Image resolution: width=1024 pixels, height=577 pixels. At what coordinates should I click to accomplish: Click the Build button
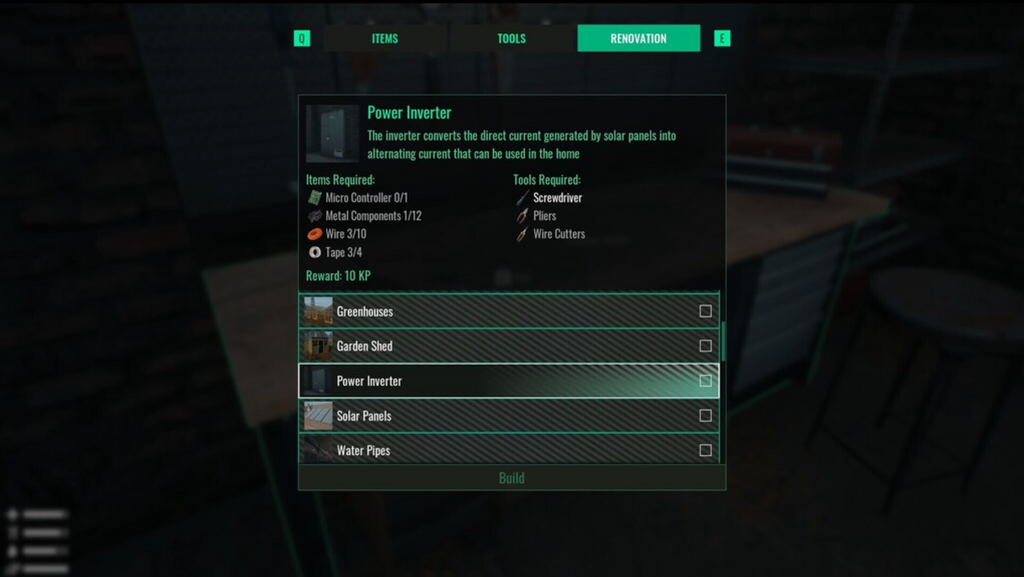point(512,478)
